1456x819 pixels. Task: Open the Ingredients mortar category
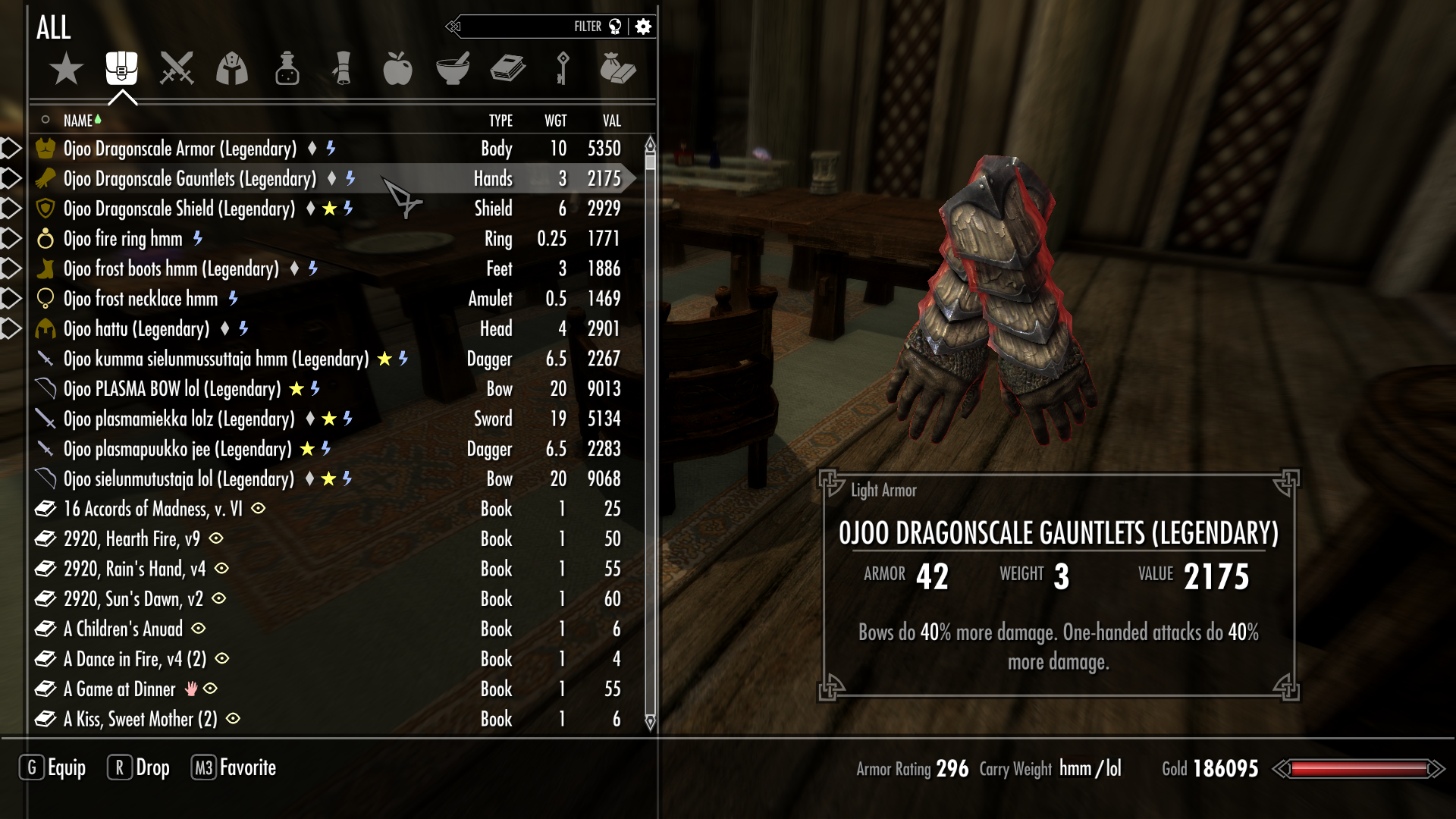pos(453,69)
